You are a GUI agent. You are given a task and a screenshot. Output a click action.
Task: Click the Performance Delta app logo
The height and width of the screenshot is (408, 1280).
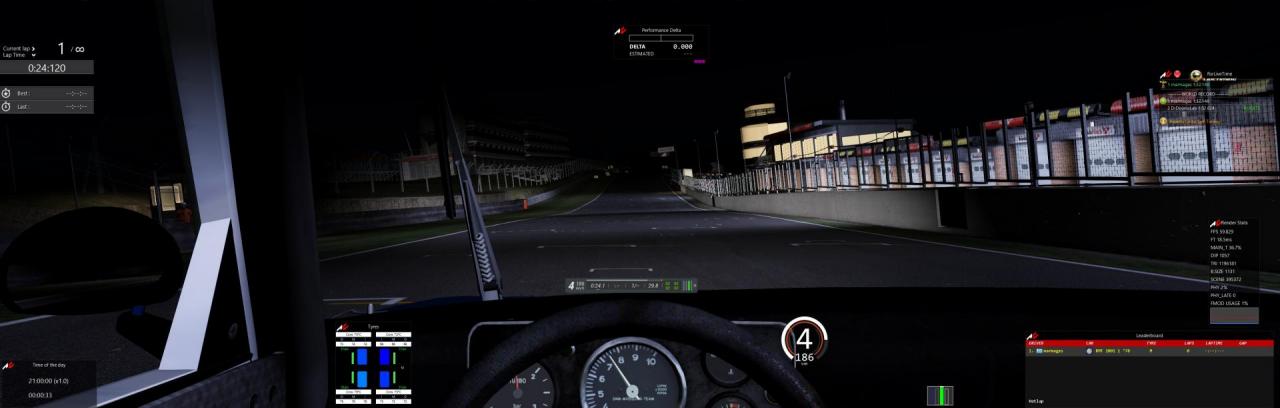click(620, 32)
